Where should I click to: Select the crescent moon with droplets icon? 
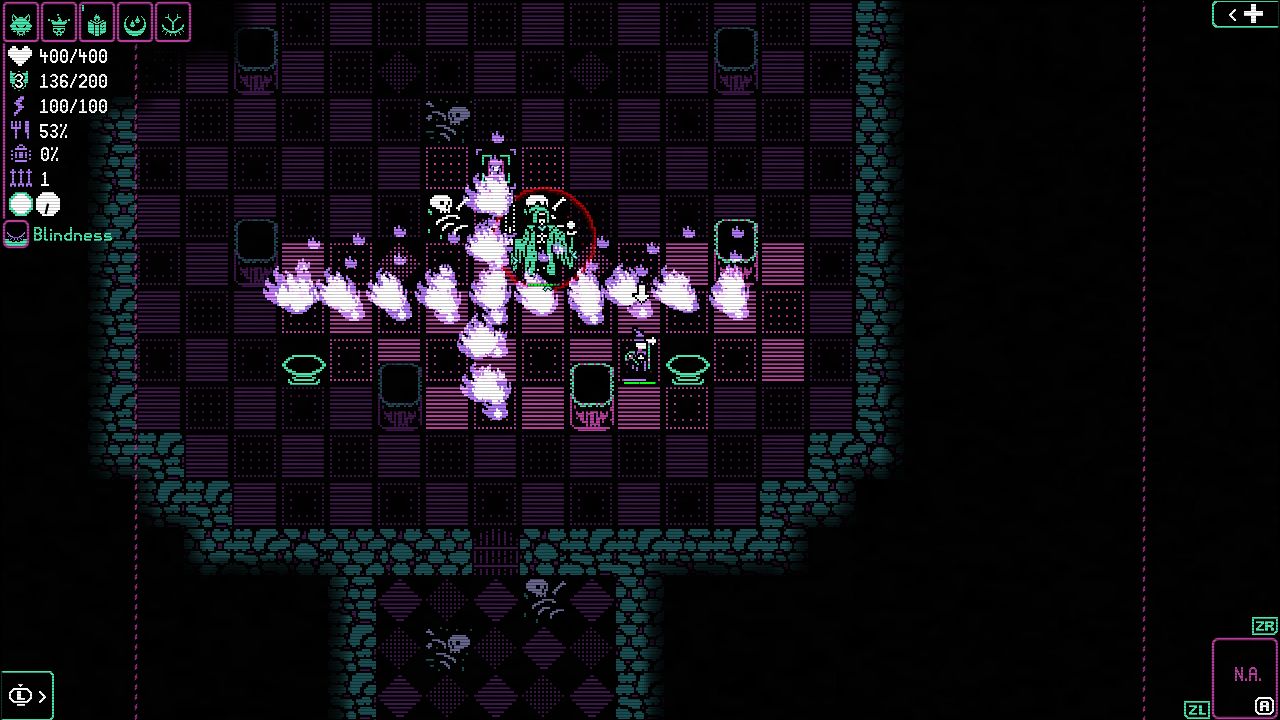tap(135, 22)
